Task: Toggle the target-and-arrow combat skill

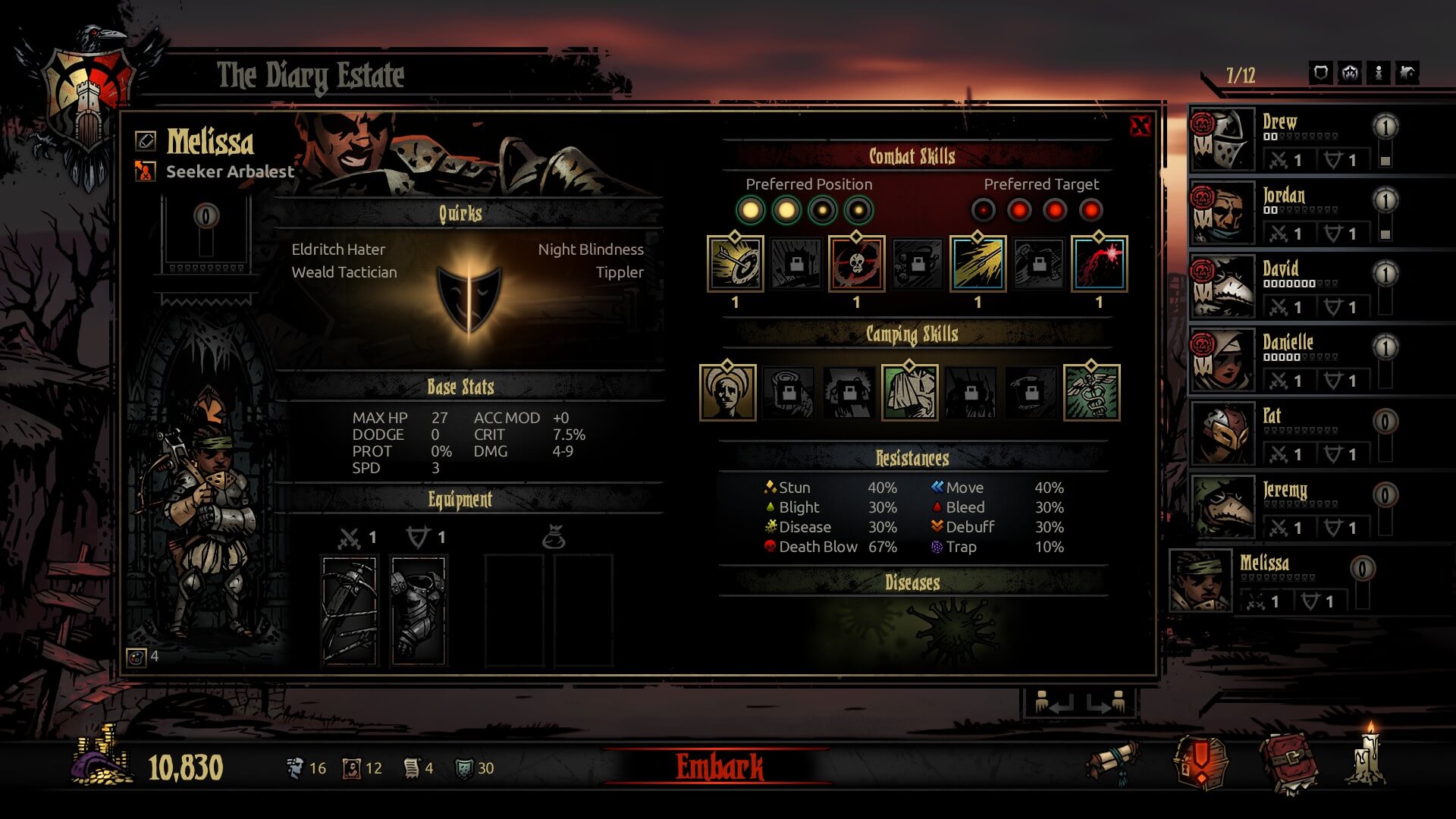Action: [x=735, y=264]
